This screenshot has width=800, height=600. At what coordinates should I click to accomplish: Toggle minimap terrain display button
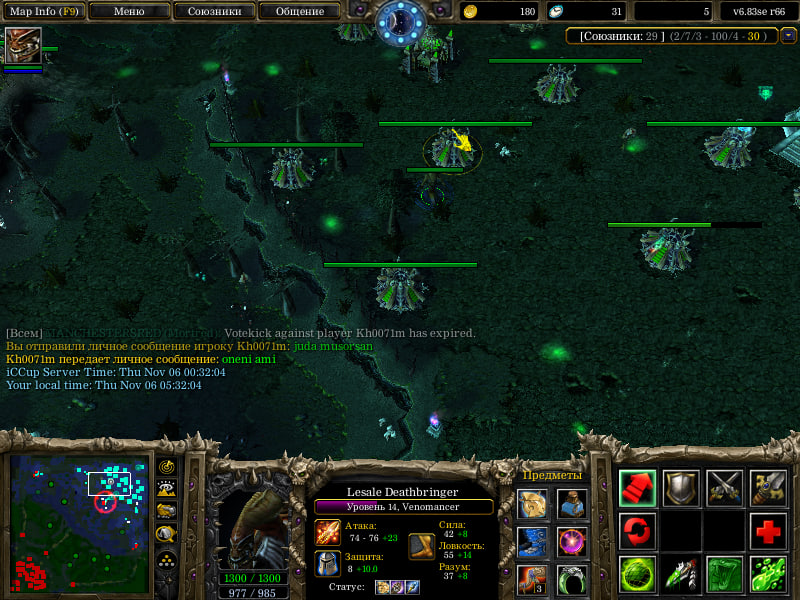(167, 489)
